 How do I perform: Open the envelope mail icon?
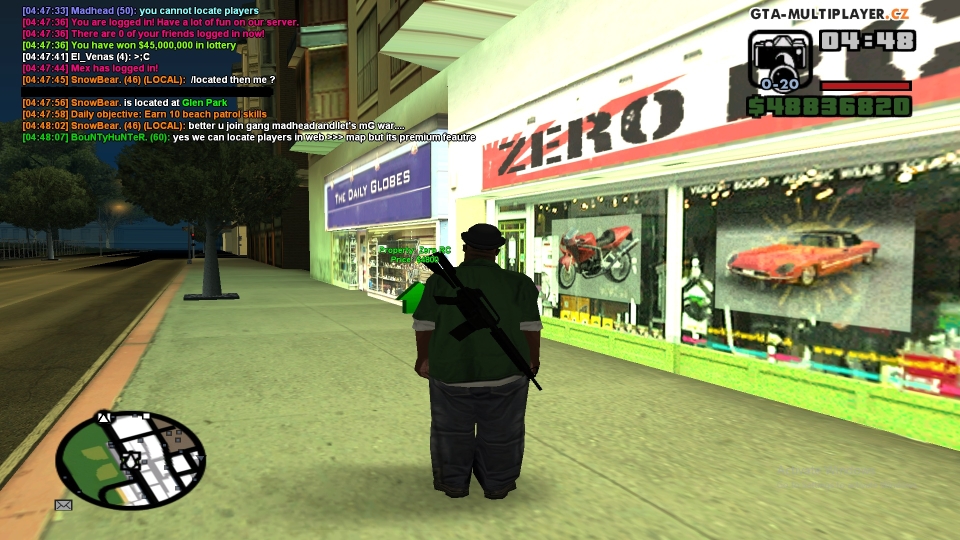[64, 505]
